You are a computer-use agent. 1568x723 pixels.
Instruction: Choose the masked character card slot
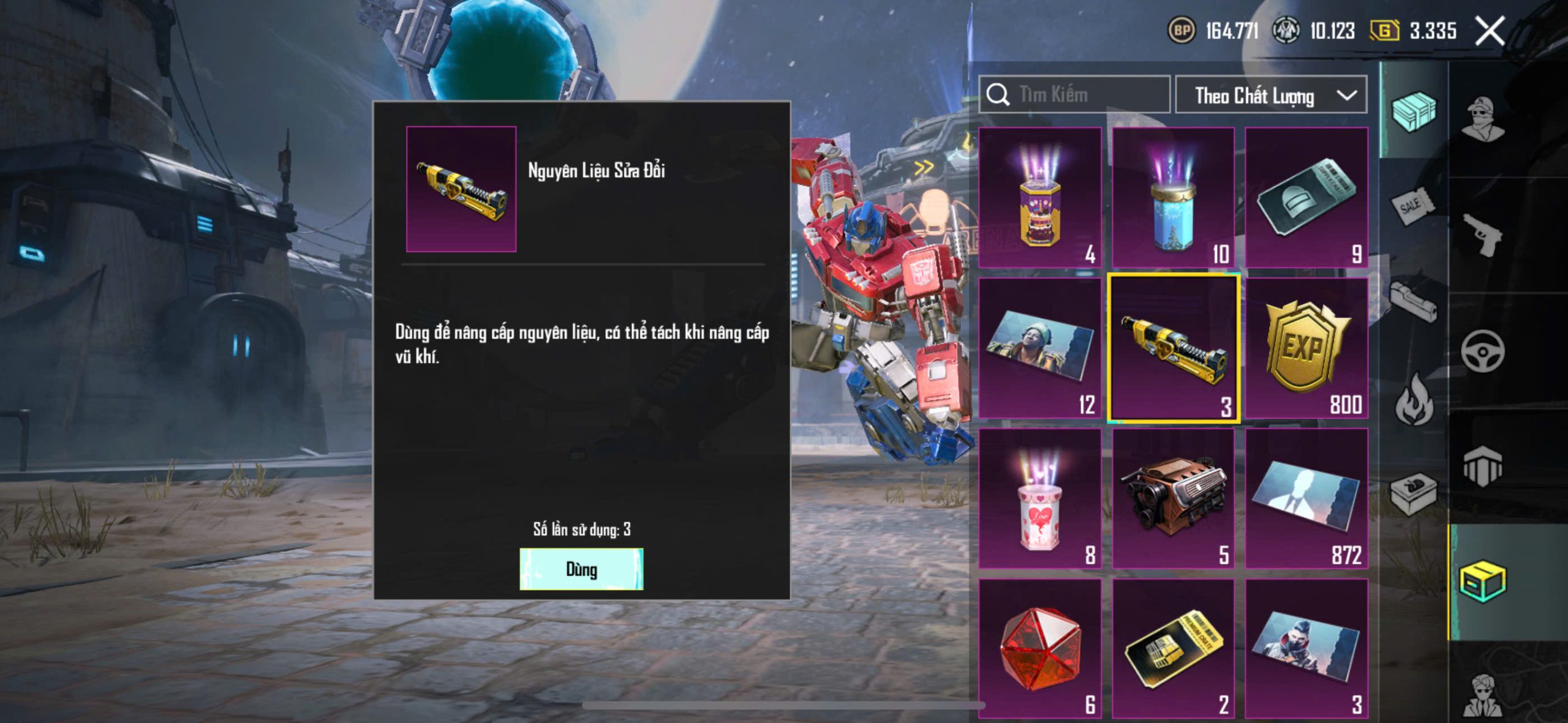click(x=1306, y=649)
